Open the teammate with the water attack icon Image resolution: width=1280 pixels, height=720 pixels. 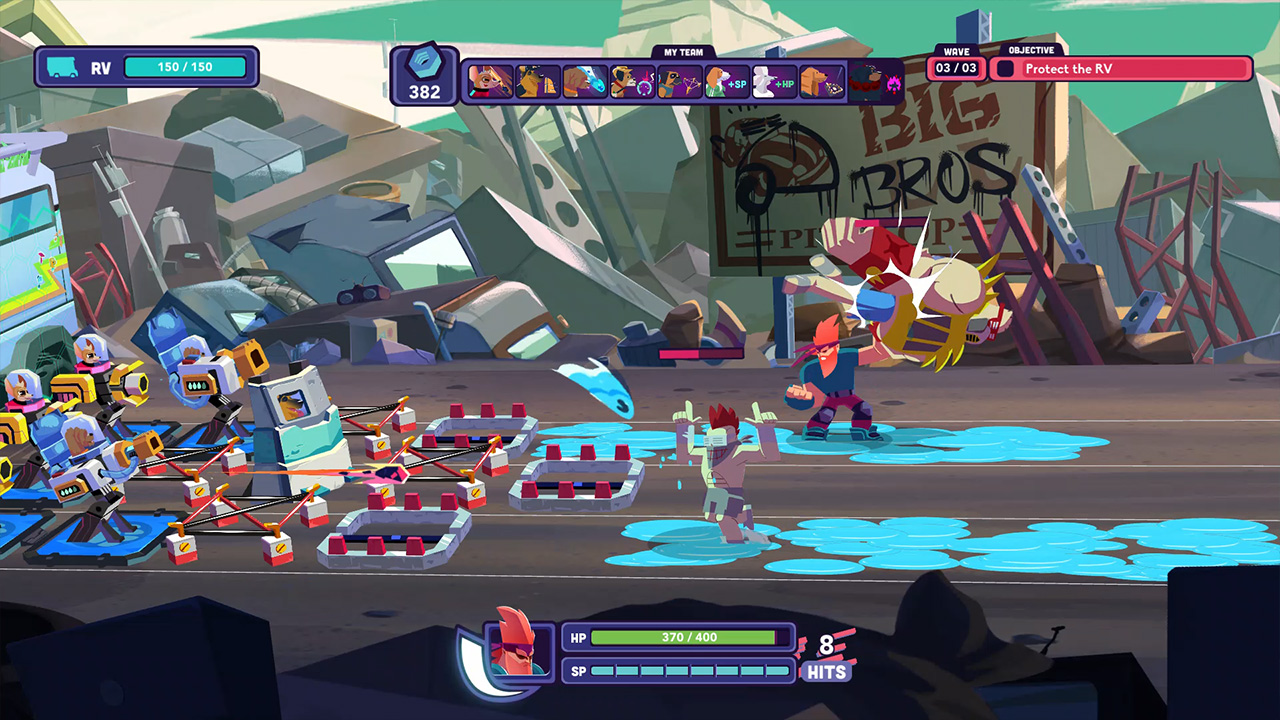582,82
